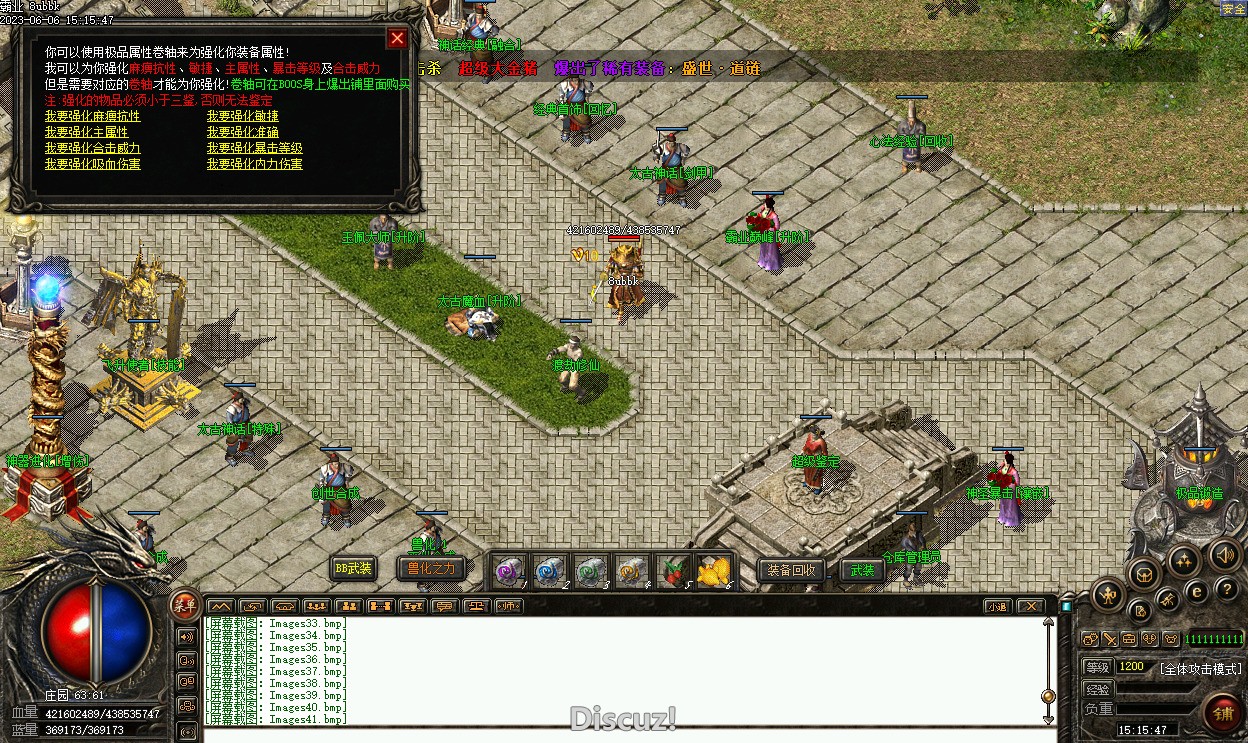The image size is (1248, 743).
Task: Activate the 兽化之力 button
Action: tap(431, 569)
